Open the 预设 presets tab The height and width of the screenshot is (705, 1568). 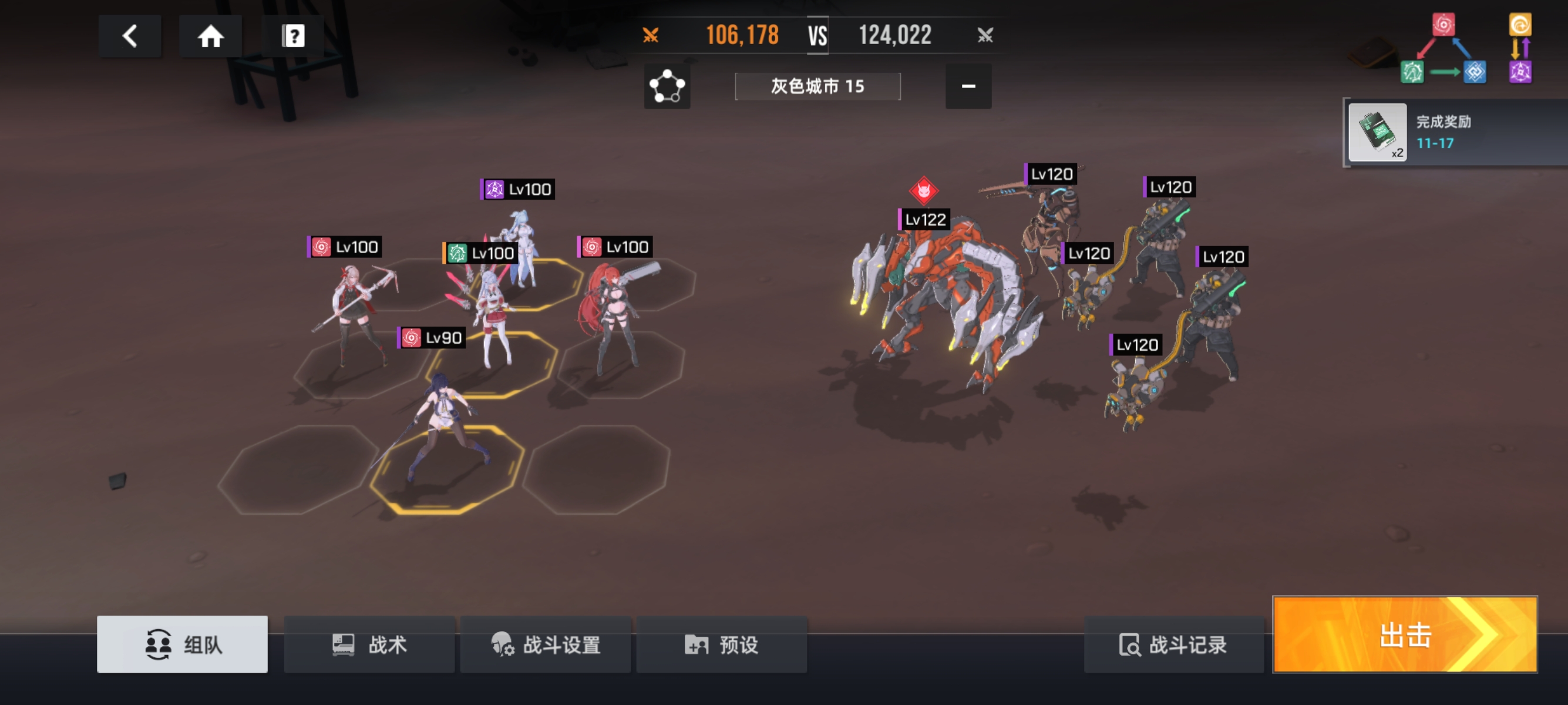721,643
